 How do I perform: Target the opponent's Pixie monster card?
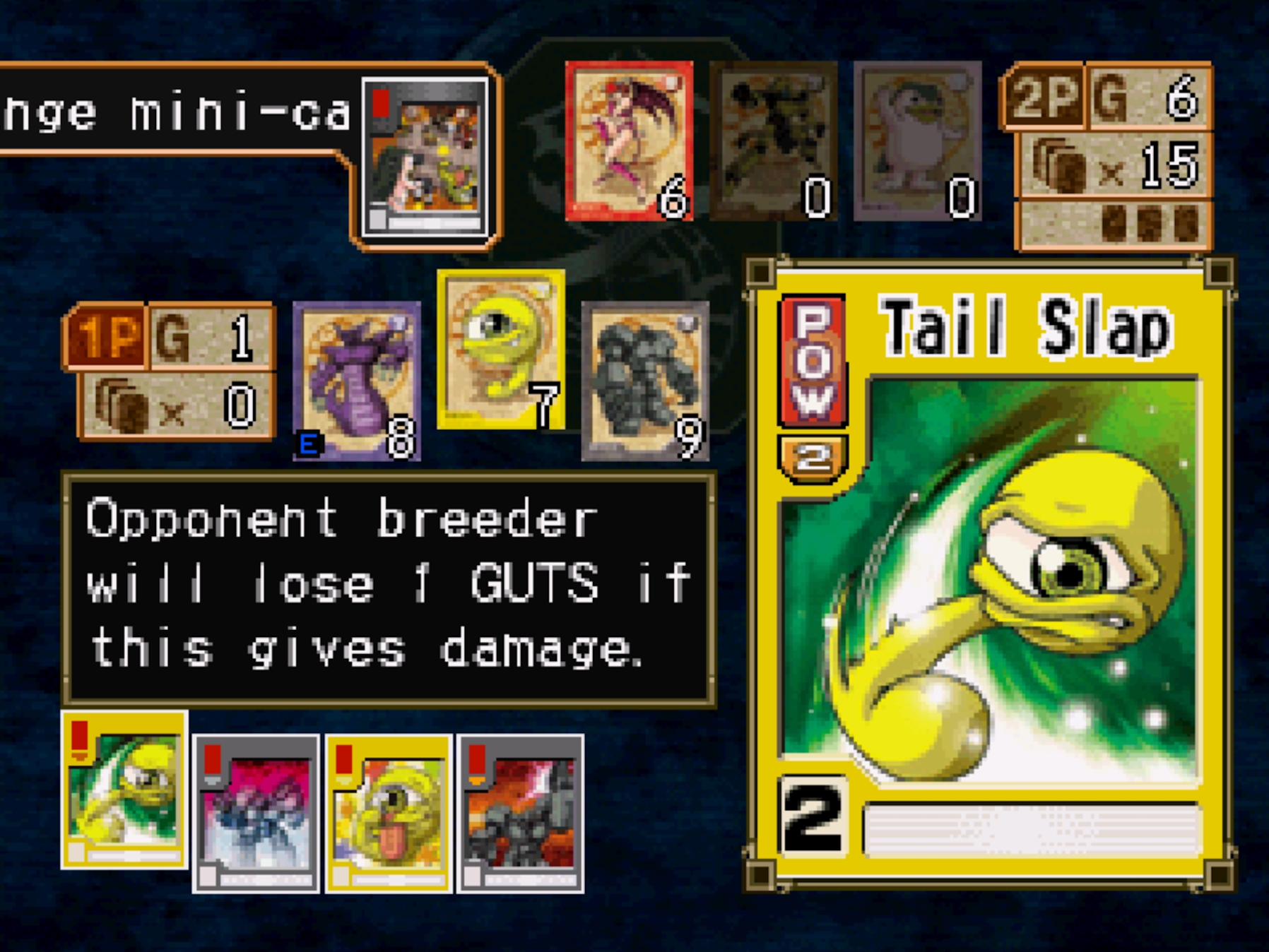(629, 141)
